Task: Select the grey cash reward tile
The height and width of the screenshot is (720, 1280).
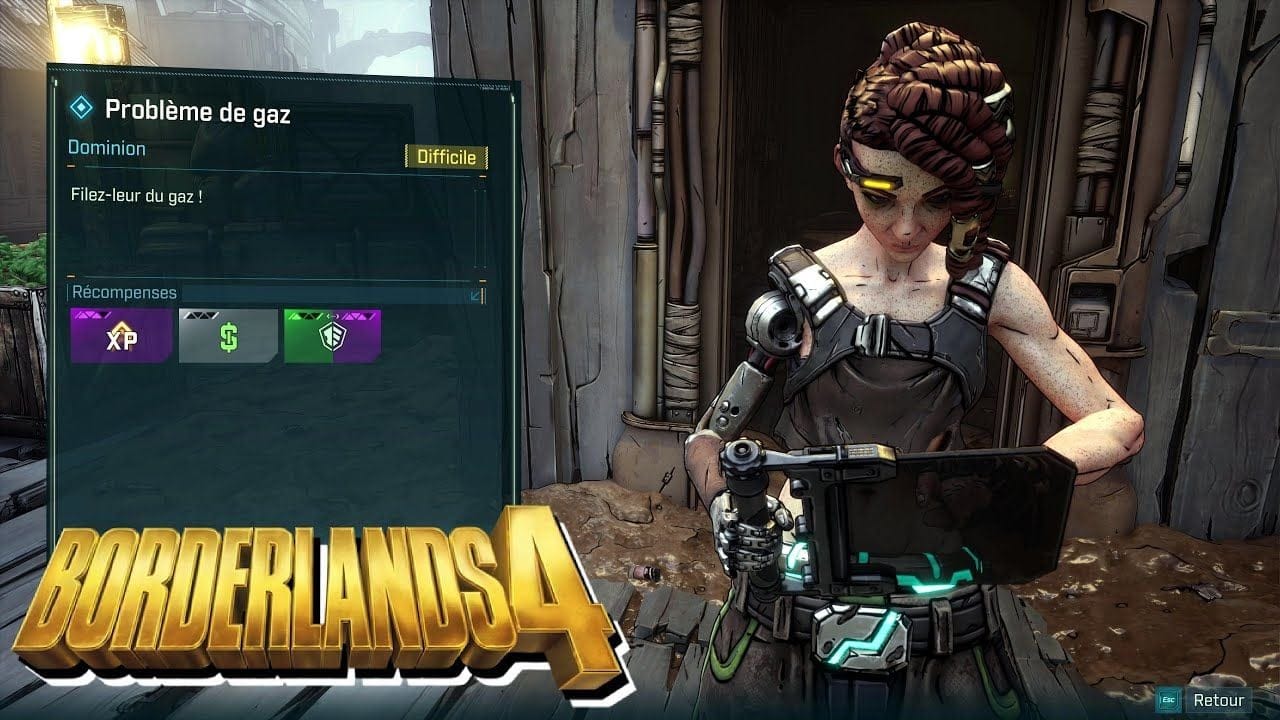Action: (x=228, y=336)
